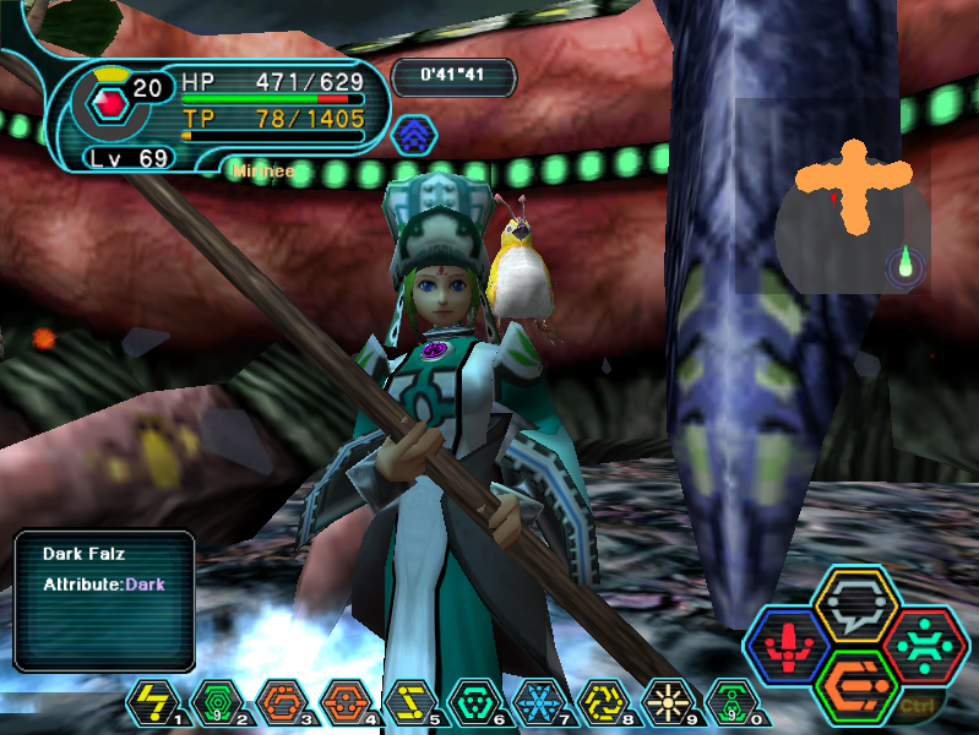Screen dimensions: 979x735
Task: Click the orange cross-shaped minimap
Action: pyautogui.click(x=853, y=183)
